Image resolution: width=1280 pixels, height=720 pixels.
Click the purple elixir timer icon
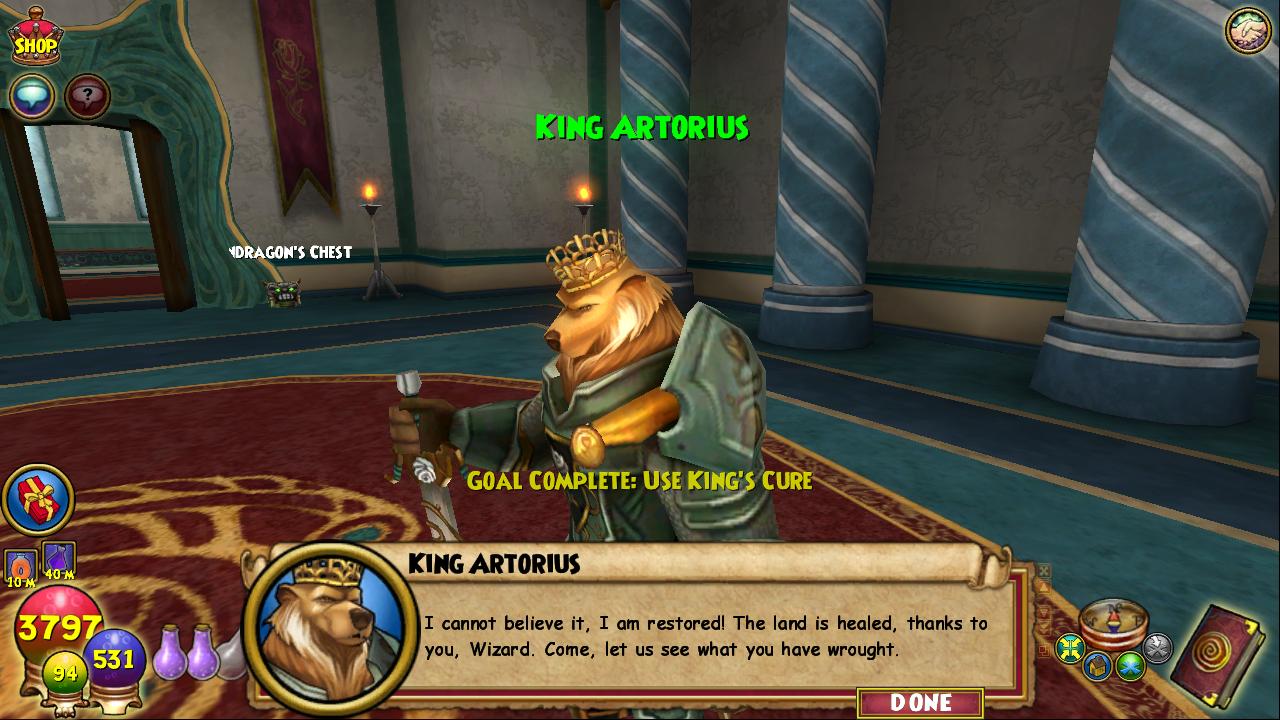pos(59,560)
